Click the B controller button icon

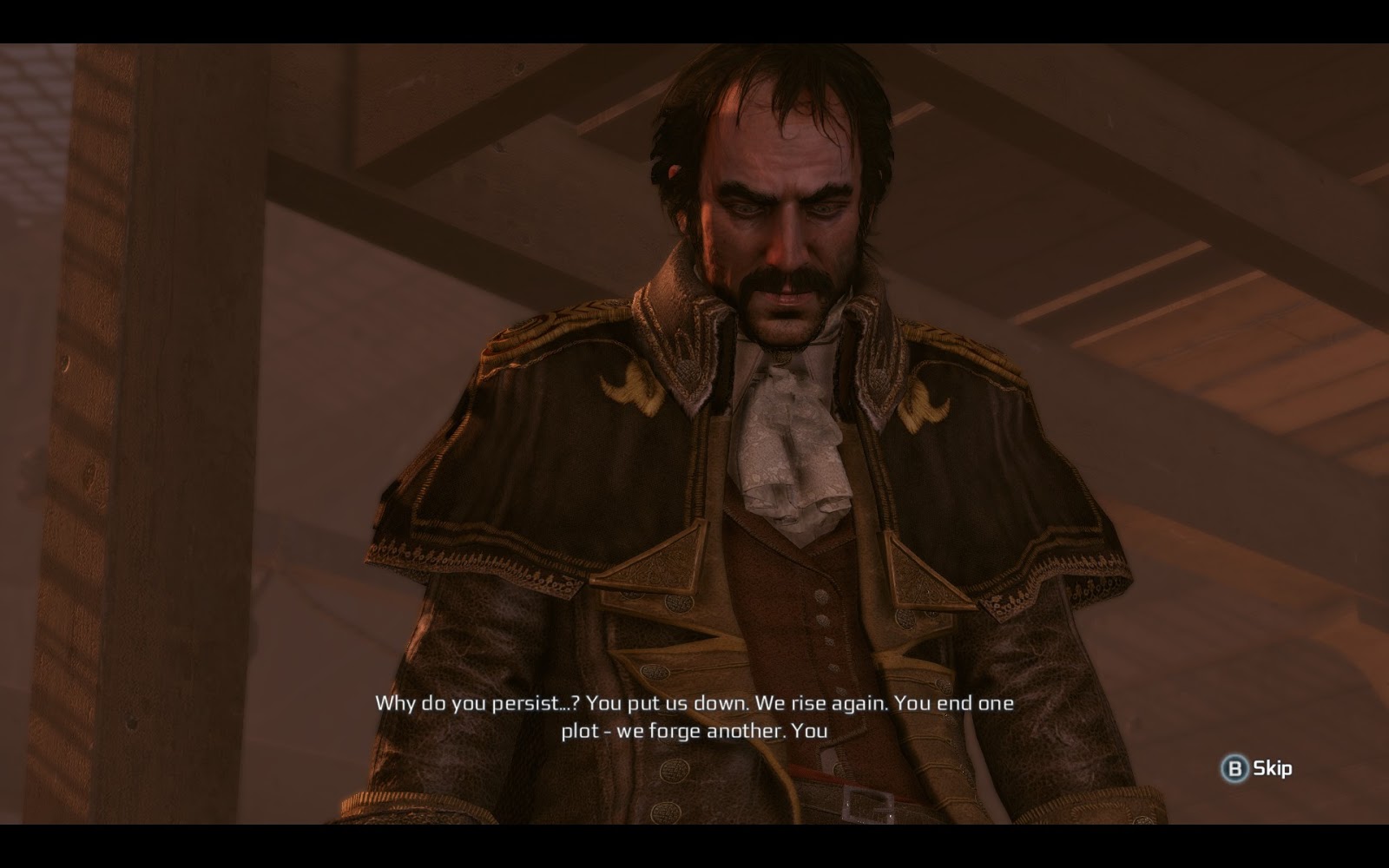point(1236,768)
